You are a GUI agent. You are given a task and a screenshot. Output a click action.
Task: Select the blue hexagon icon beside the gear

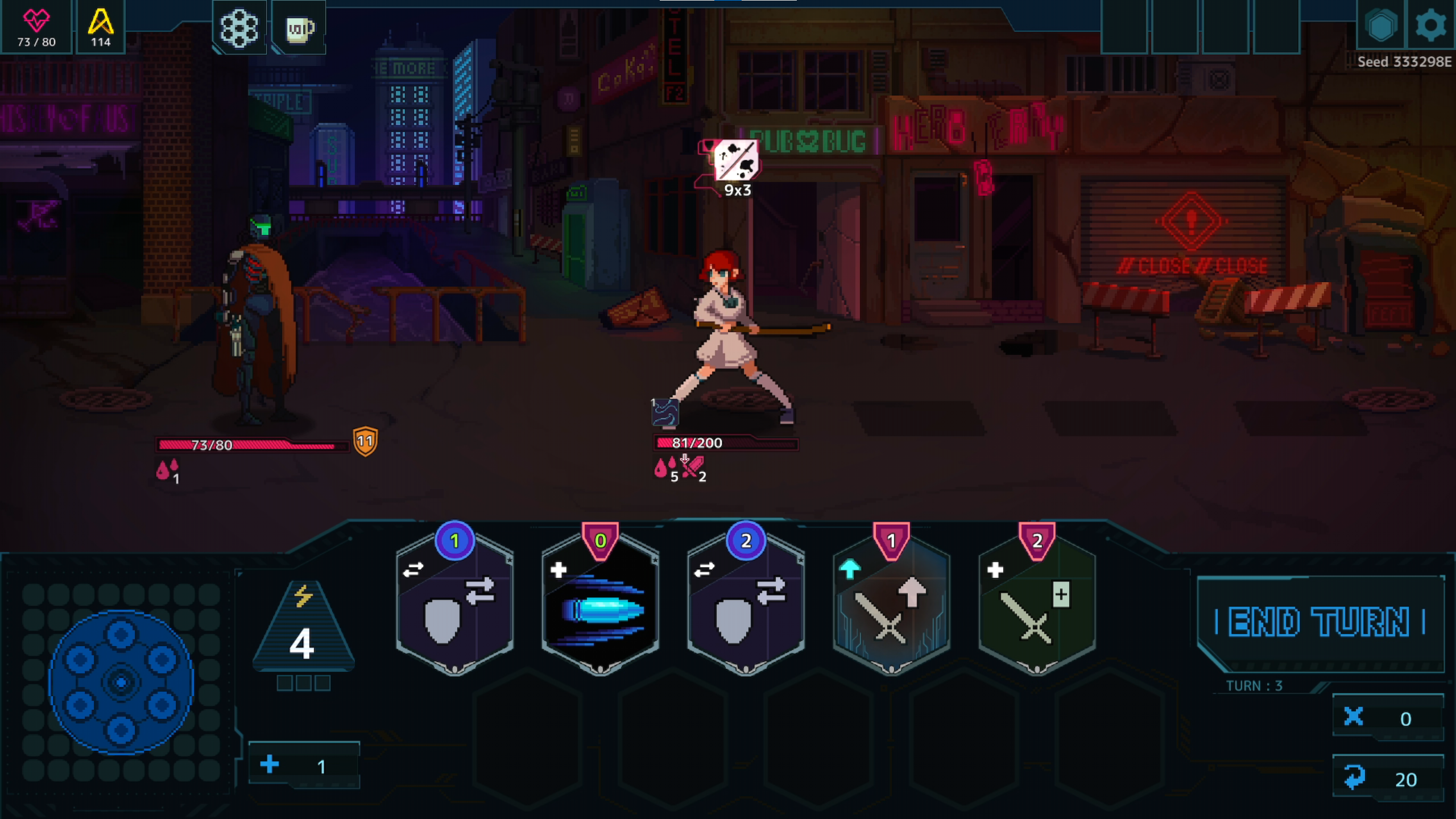coord(1381,26)
